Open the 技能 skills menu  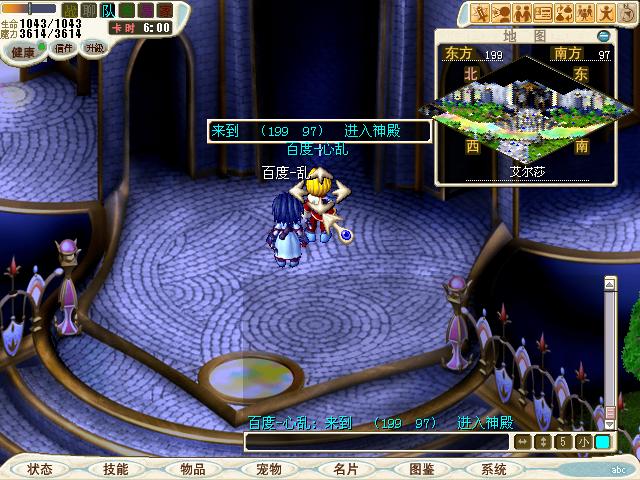[x=115, y=469]
